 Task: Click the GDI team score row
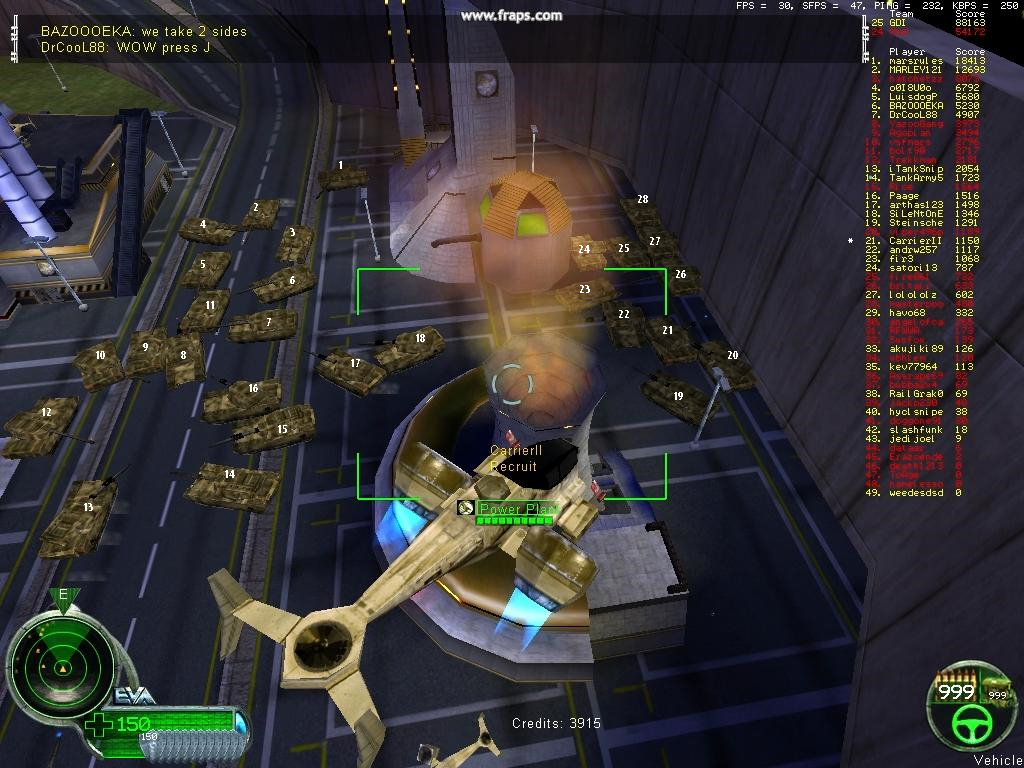pos(915,22)
